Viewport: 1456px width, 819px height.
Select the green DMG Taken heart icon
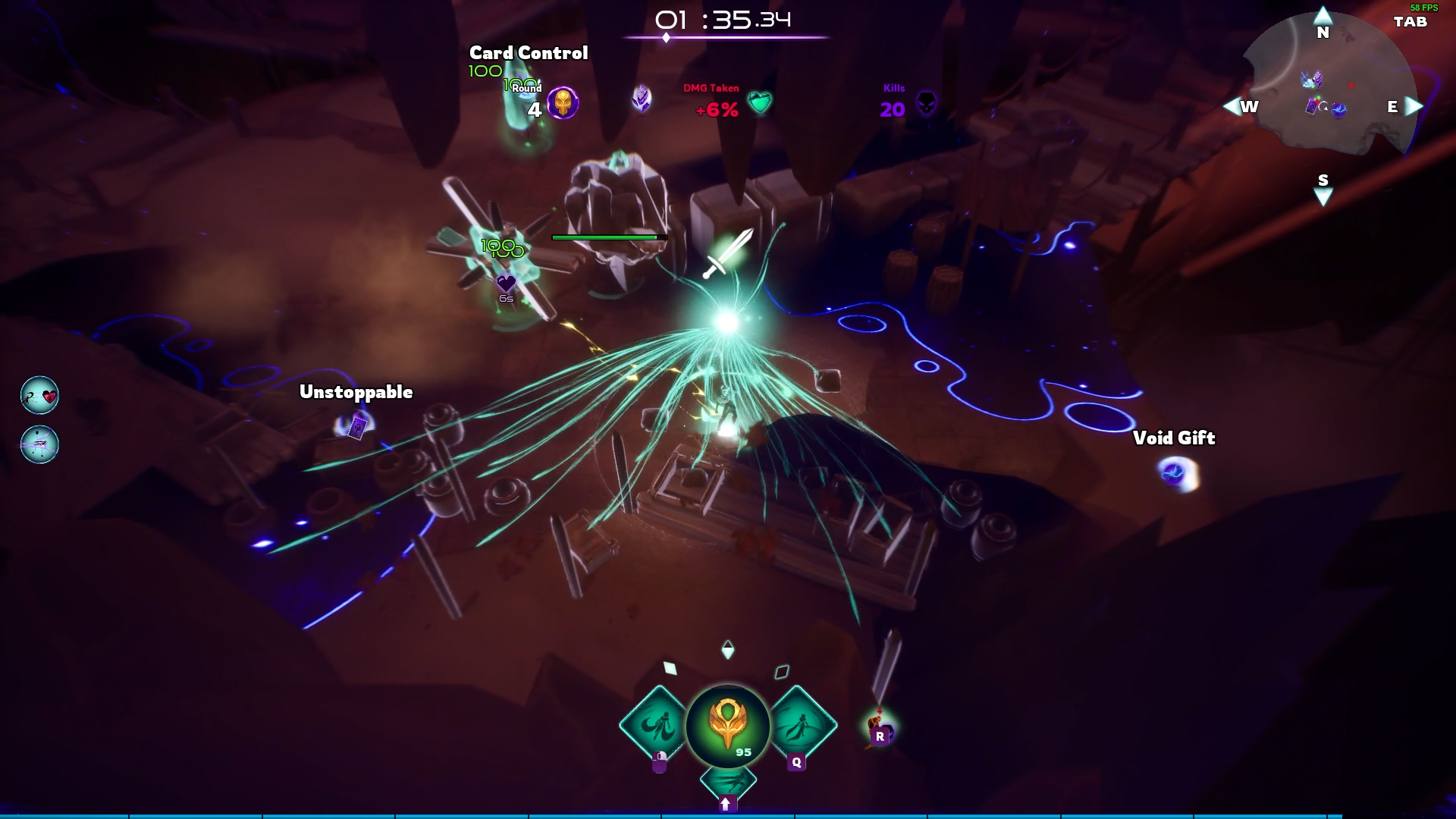pos(759,102)
